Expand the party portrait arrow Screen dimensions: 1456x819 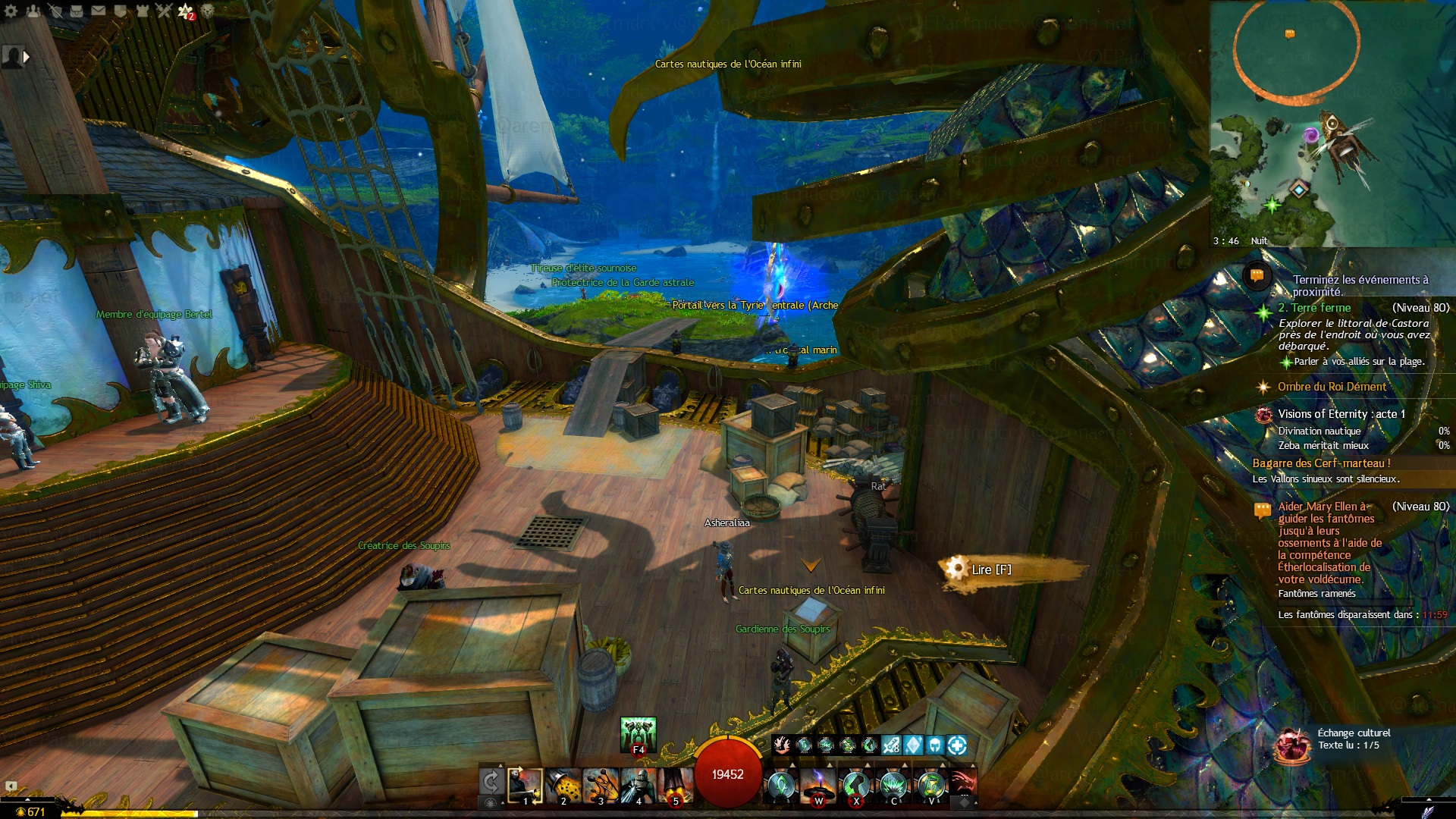click(x=27, y=56)
